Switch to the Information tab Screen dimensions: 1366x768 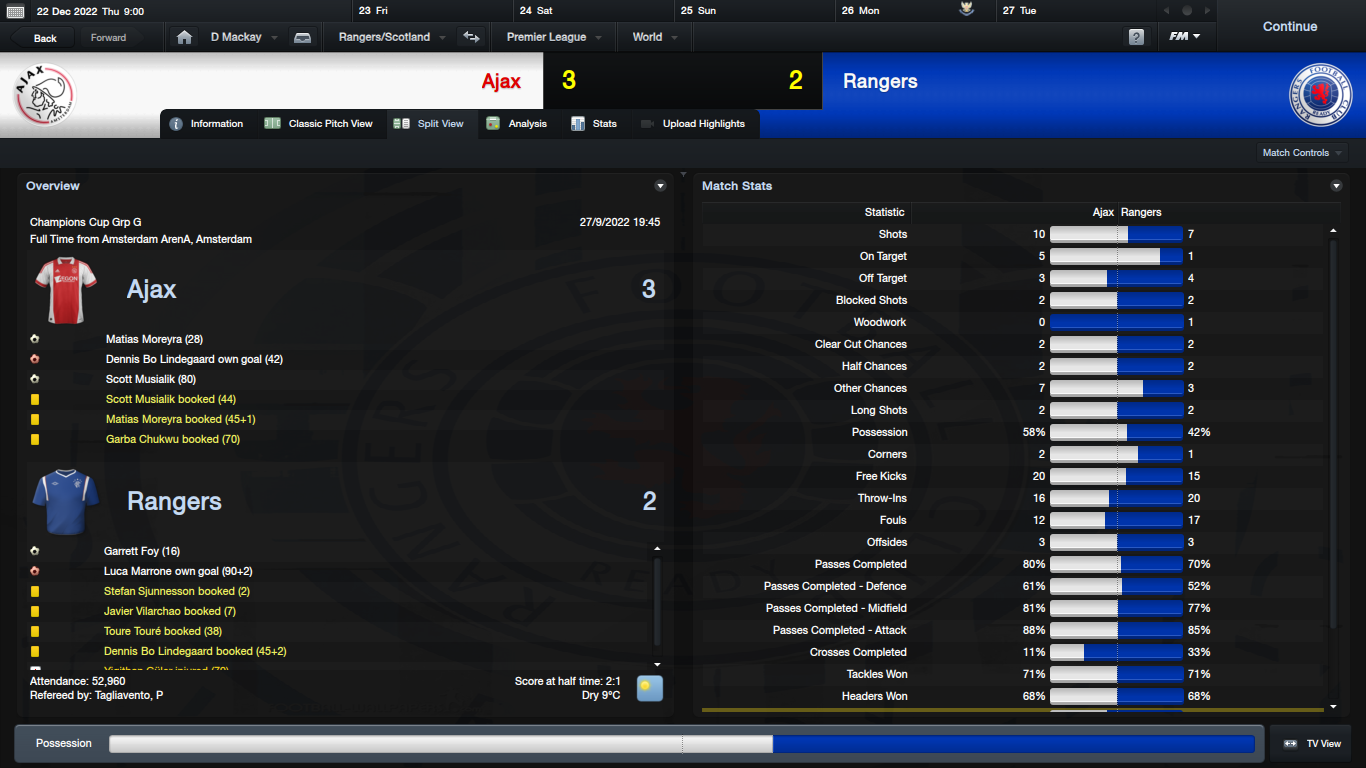[x=207, y=124]
